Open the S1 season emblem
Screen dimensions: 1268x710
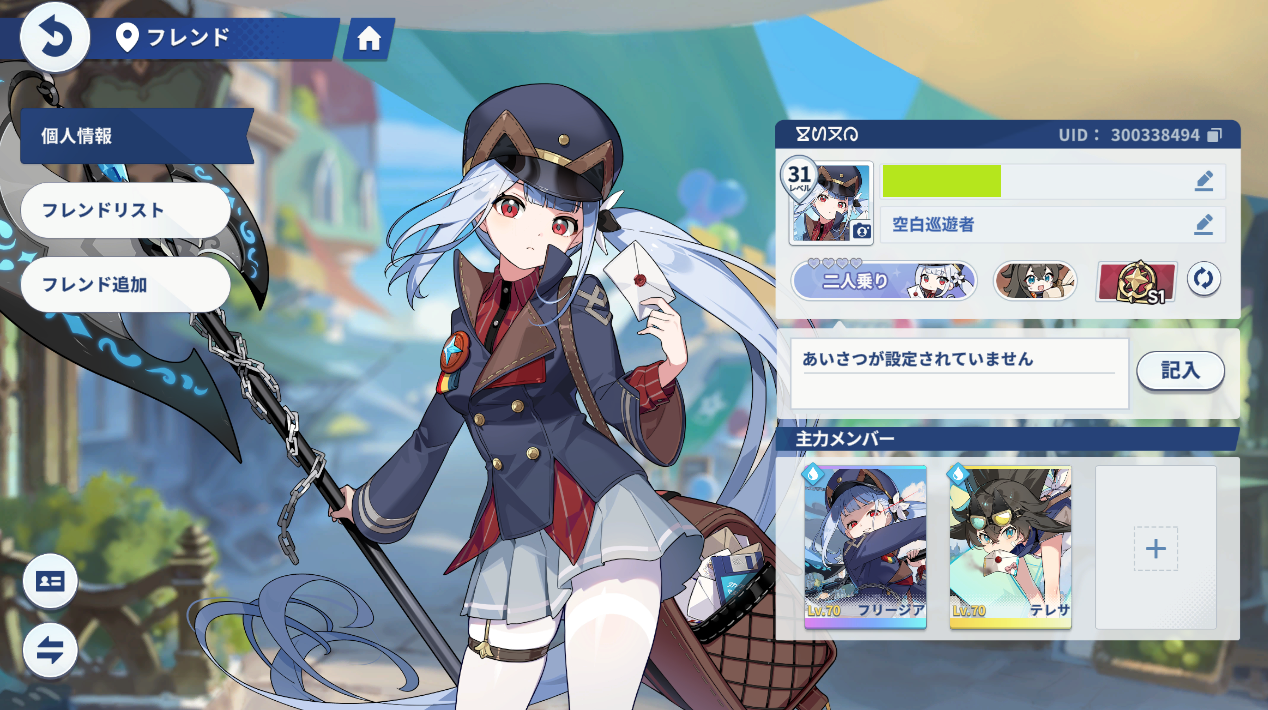coord(1137,281)
